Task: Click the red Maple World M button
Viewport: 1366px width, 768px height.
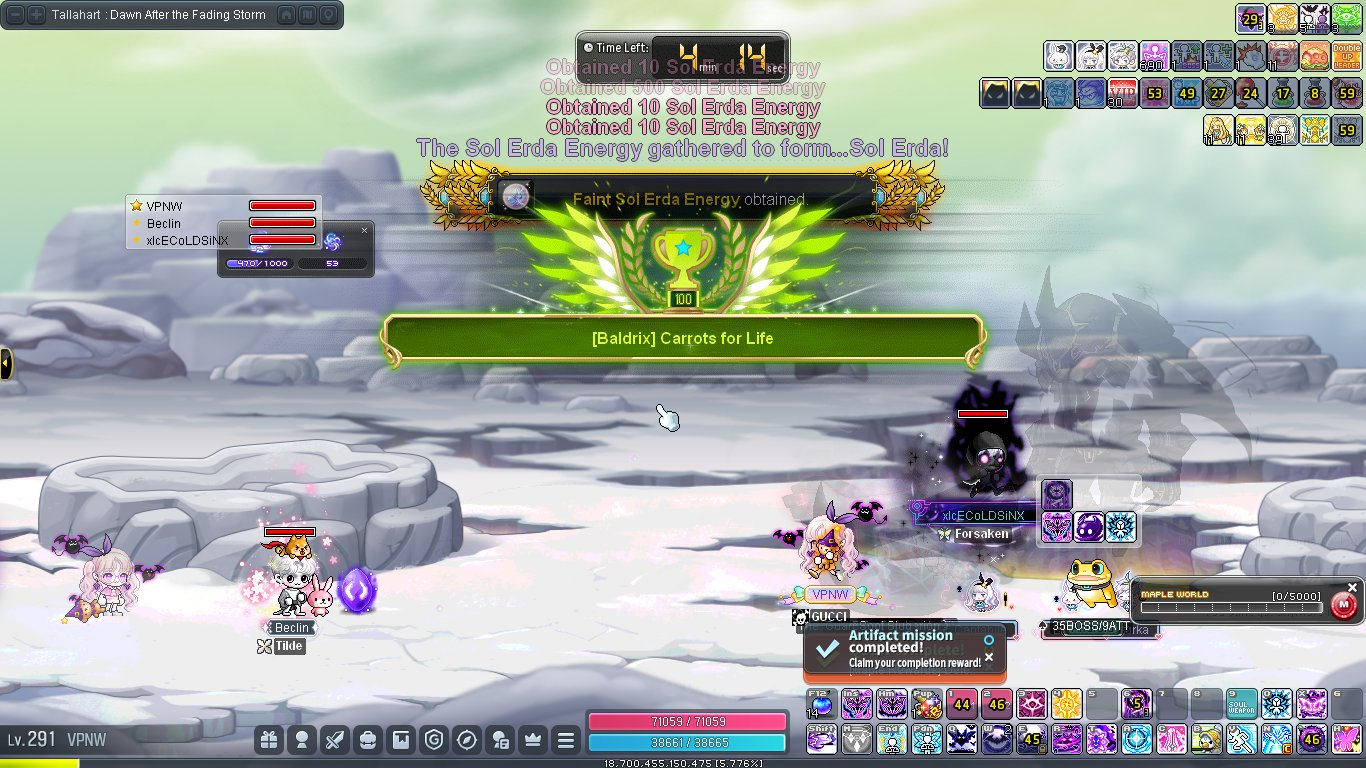Action: pos(1344,605)
